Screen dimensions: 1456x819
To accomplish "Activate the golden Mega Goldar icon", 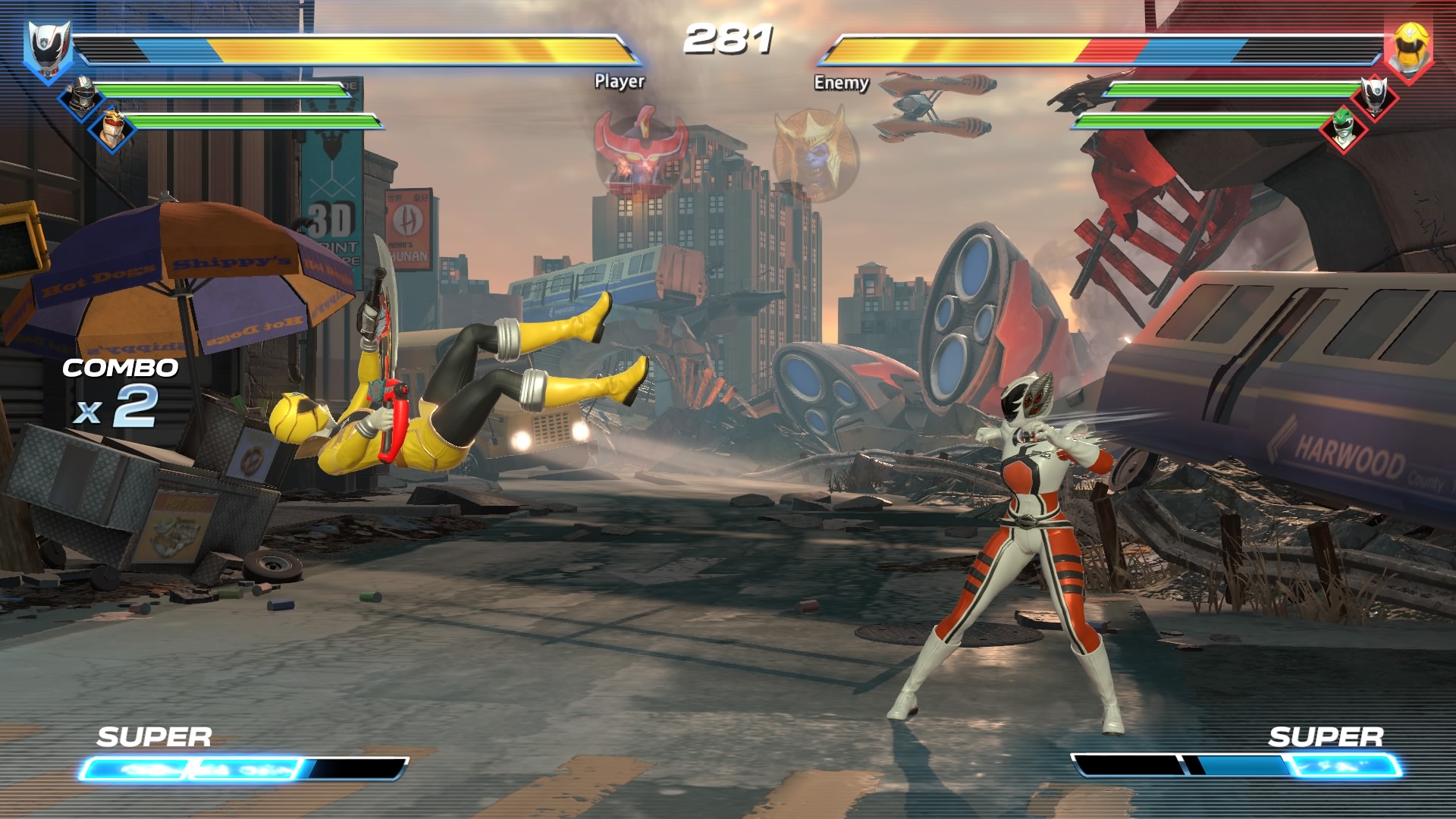I will click(x=816, y=154).
